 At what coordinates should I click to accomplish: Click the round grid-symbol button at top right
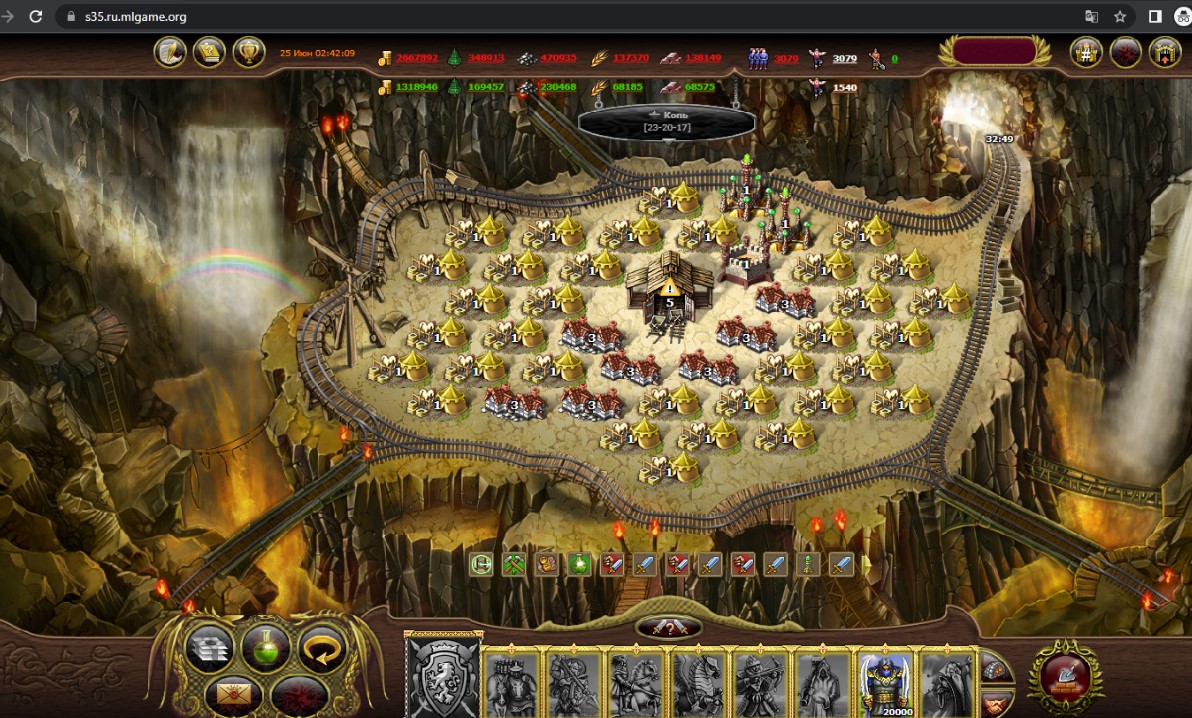click(x=1086, y=52)
